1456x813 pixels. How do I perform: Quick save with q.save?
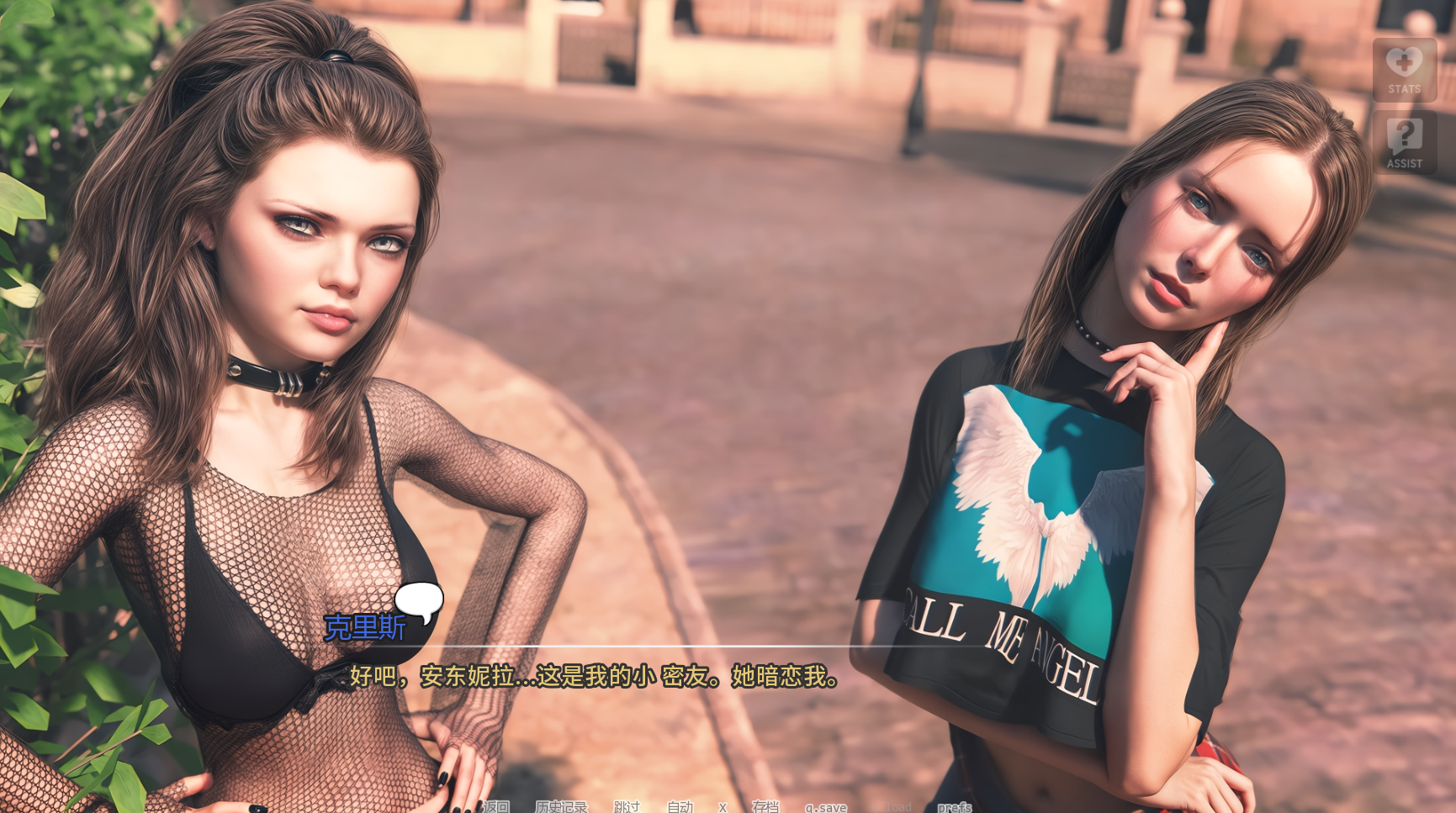(825, 807)
